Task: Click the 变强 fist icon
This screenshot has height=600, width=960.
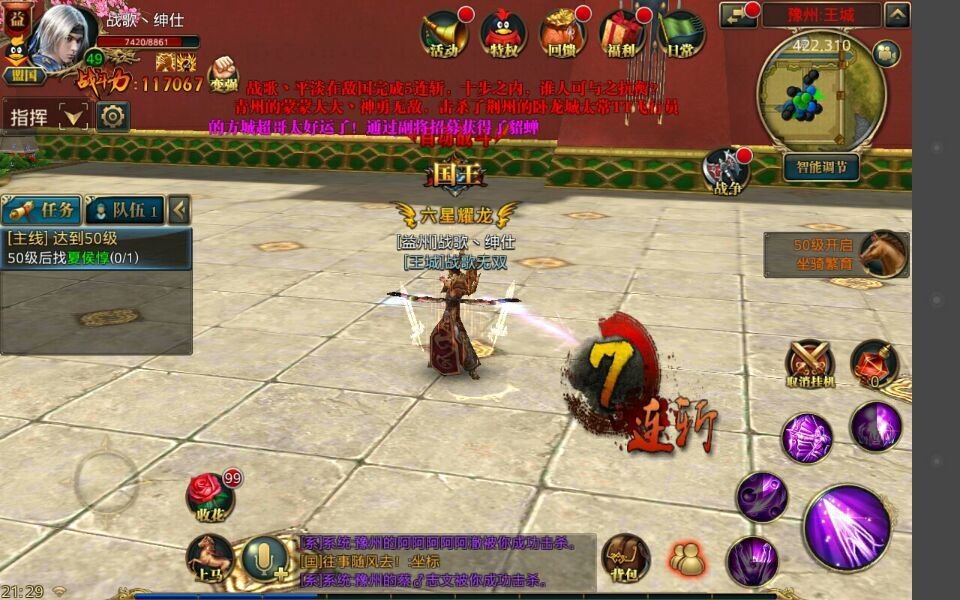Action: (224, 75)
